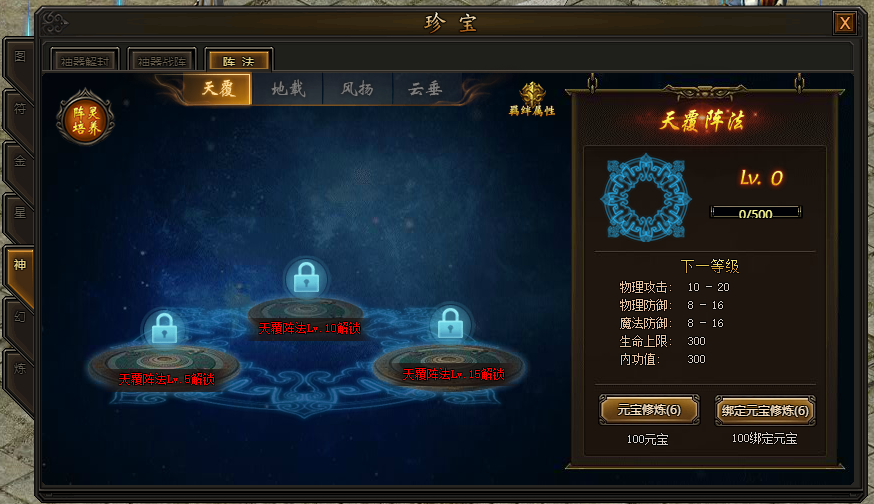
Task: Switch to the 神器解封 tab
Action: [85, 62]
